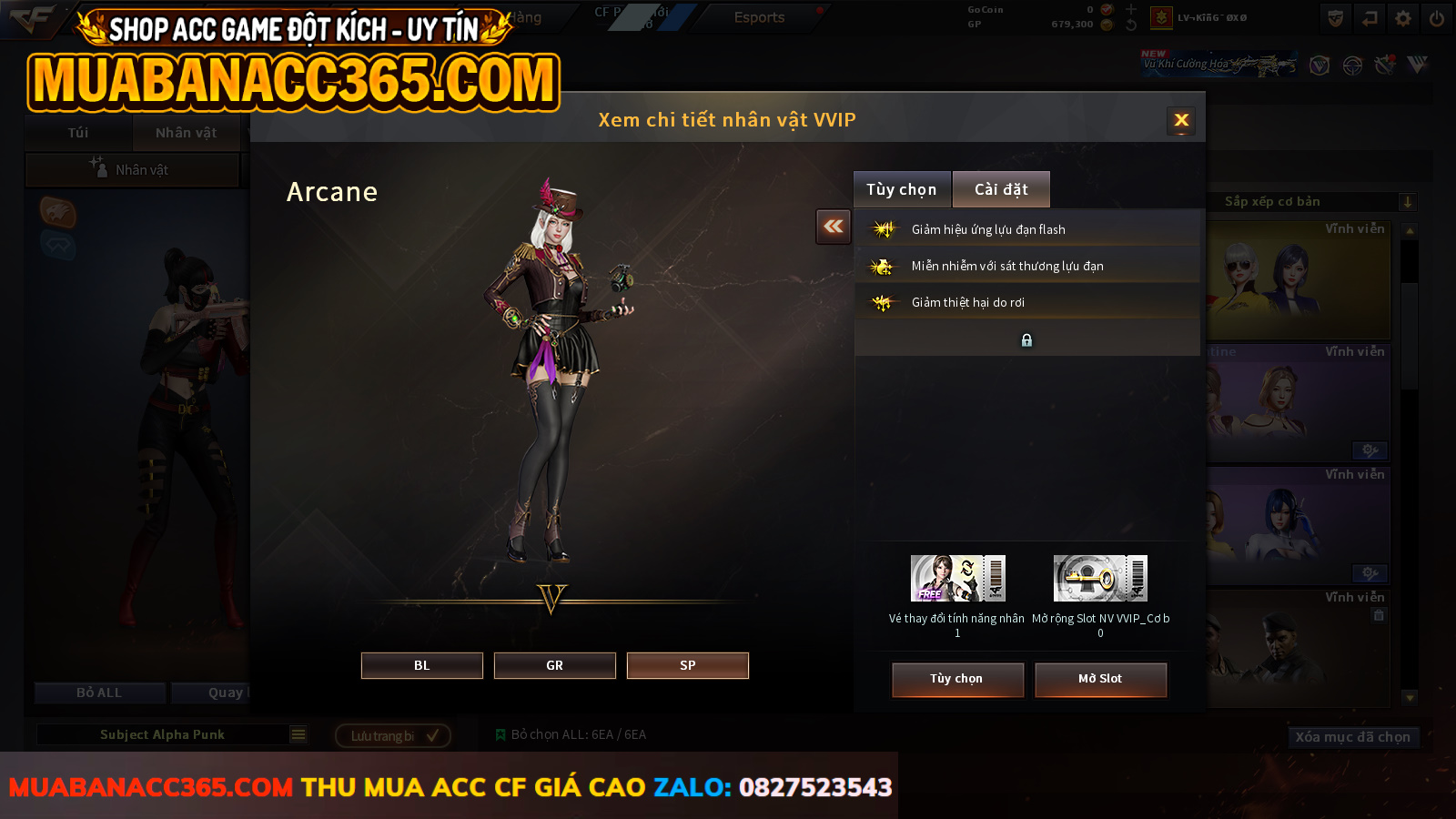Viewport: 1456px width, 819px height.
Task: Select the feature change ticket item
Action: point(957,579)
